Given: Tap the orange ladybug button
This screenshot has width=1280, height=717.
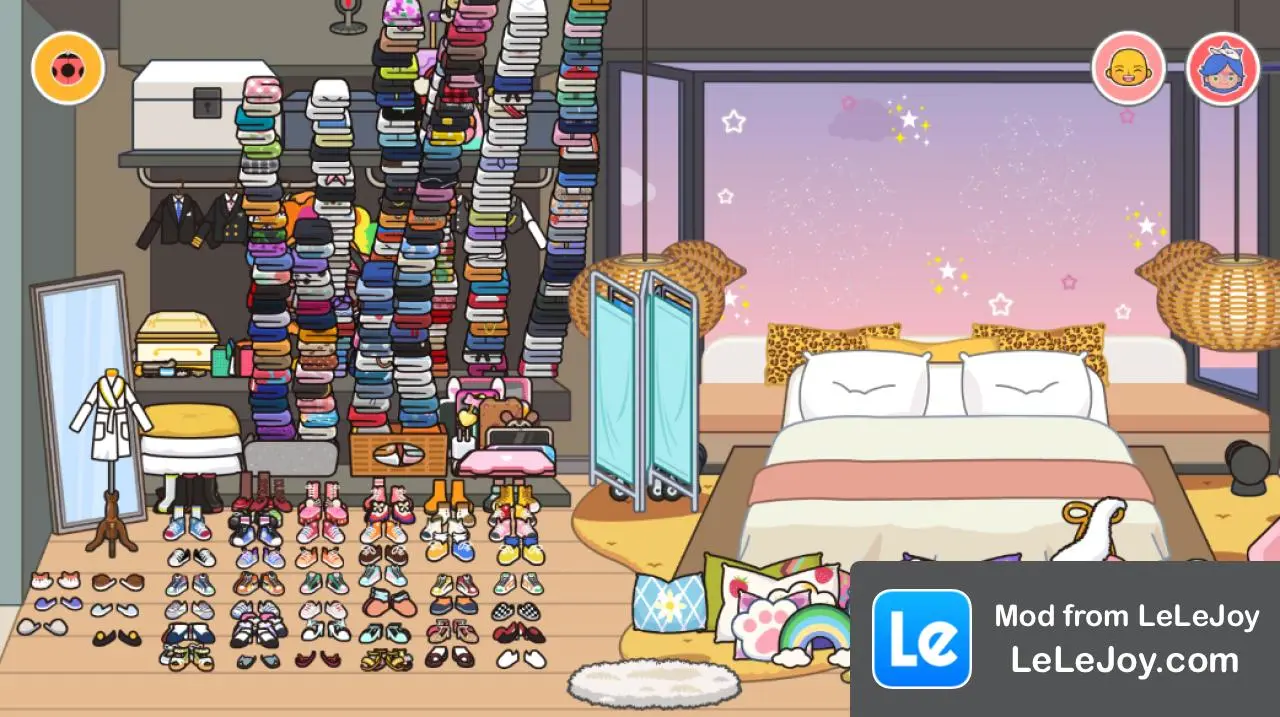Looking at the screenshot, I should [68, 68].
